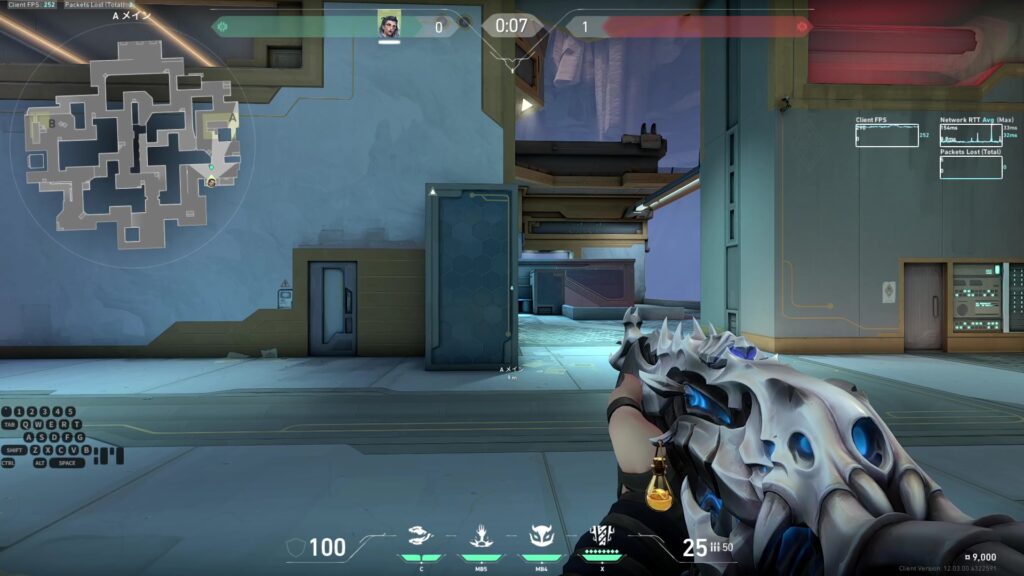The height and width of the screenshot is (576, 1024).
Task: Select the A site marker on the minimap
Action: tap(232, 116)
